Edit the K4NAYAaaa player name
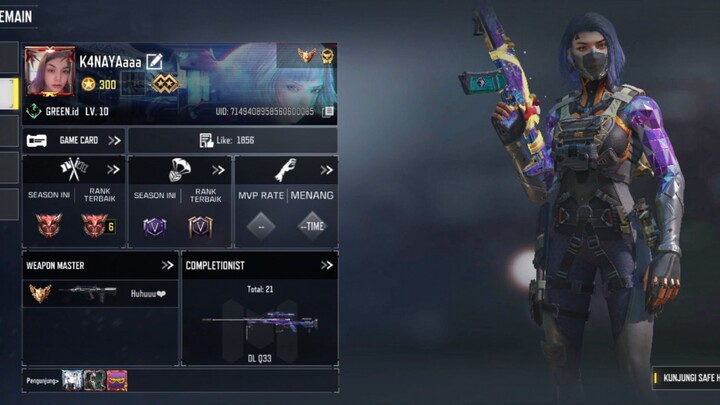The image size is (720, 405). 154,61
